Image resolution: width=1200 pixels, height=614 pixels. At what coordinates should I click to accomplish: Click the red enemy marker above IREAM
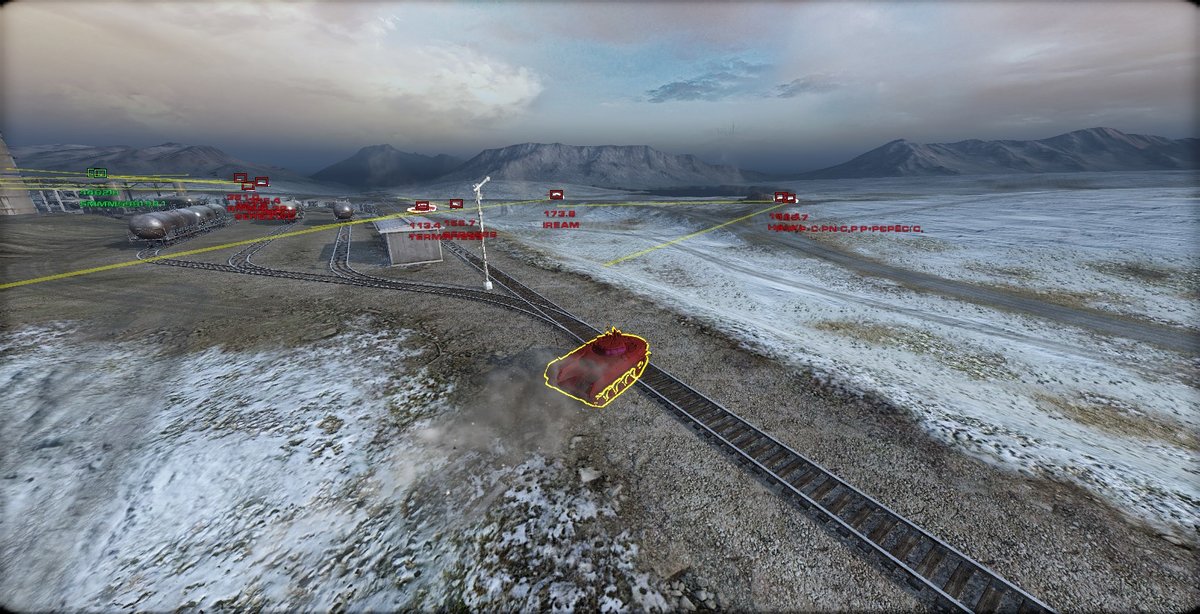tap(556, 195)
